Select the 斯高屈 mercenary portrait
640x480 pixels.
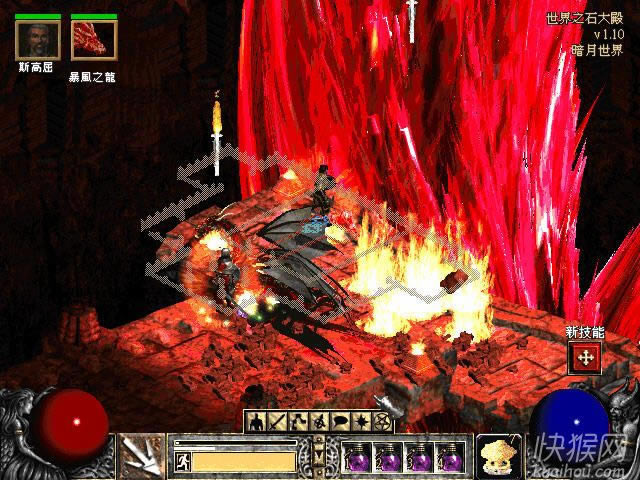pos(38,40)
